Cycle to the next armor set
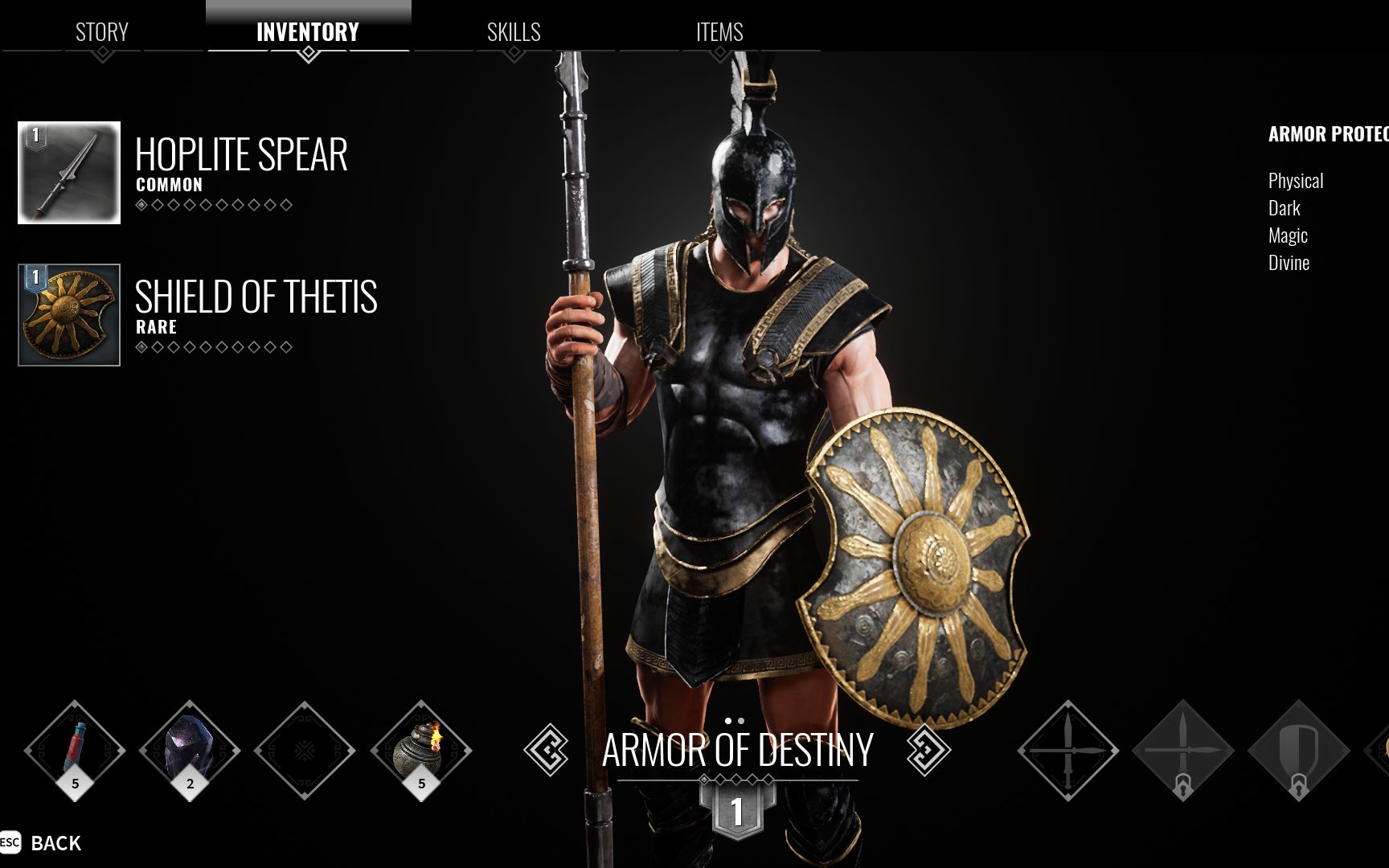Viewport: 1389px width, 868px height. coord(928,750)
